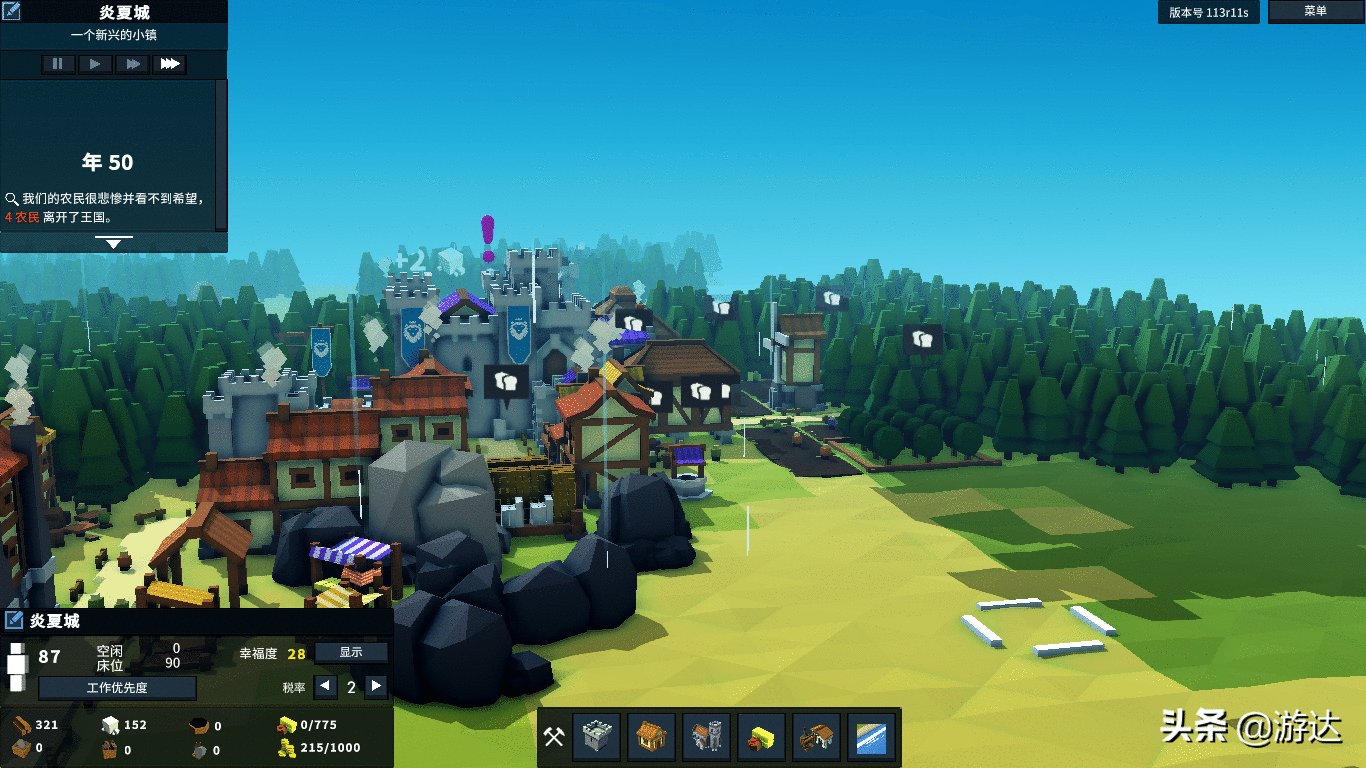Set game to double fast-forward speed
The width and height of the screenshot is (1366, 768).
pyautogui.click(x=132, y=64)
